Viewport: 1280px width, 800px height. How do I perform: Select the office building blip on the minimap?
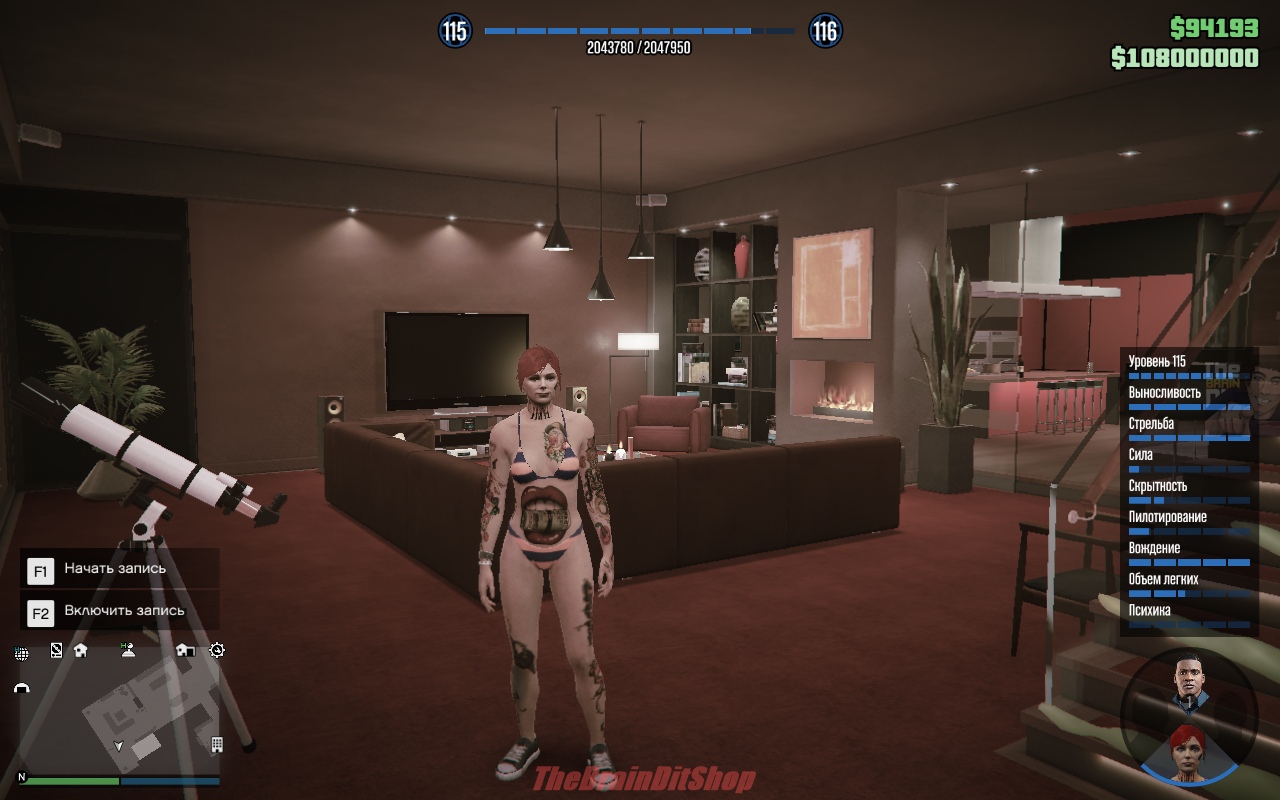pyautogui.click(x=216, y=745)
